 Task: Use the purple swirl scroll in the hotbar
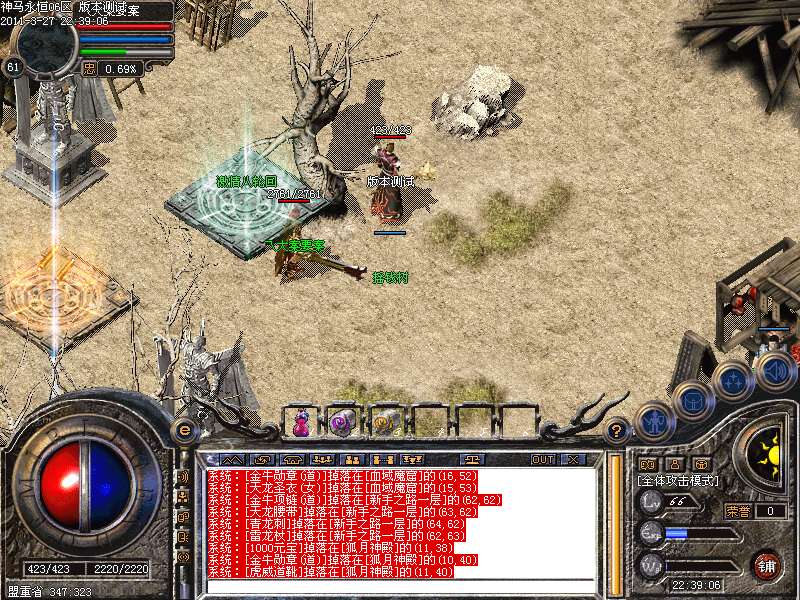tap(343, 422)
